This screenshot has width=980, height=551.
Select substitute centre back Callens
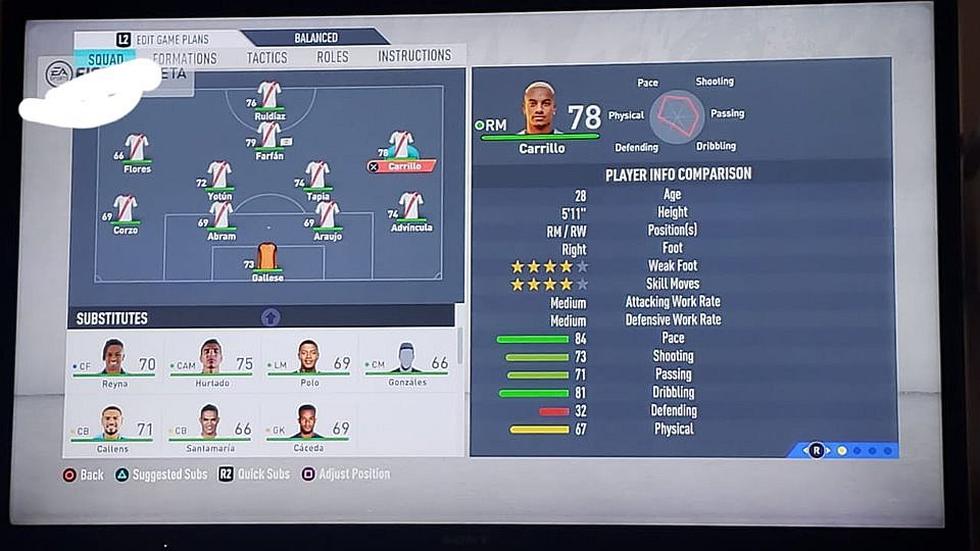(x=114, y=427)
